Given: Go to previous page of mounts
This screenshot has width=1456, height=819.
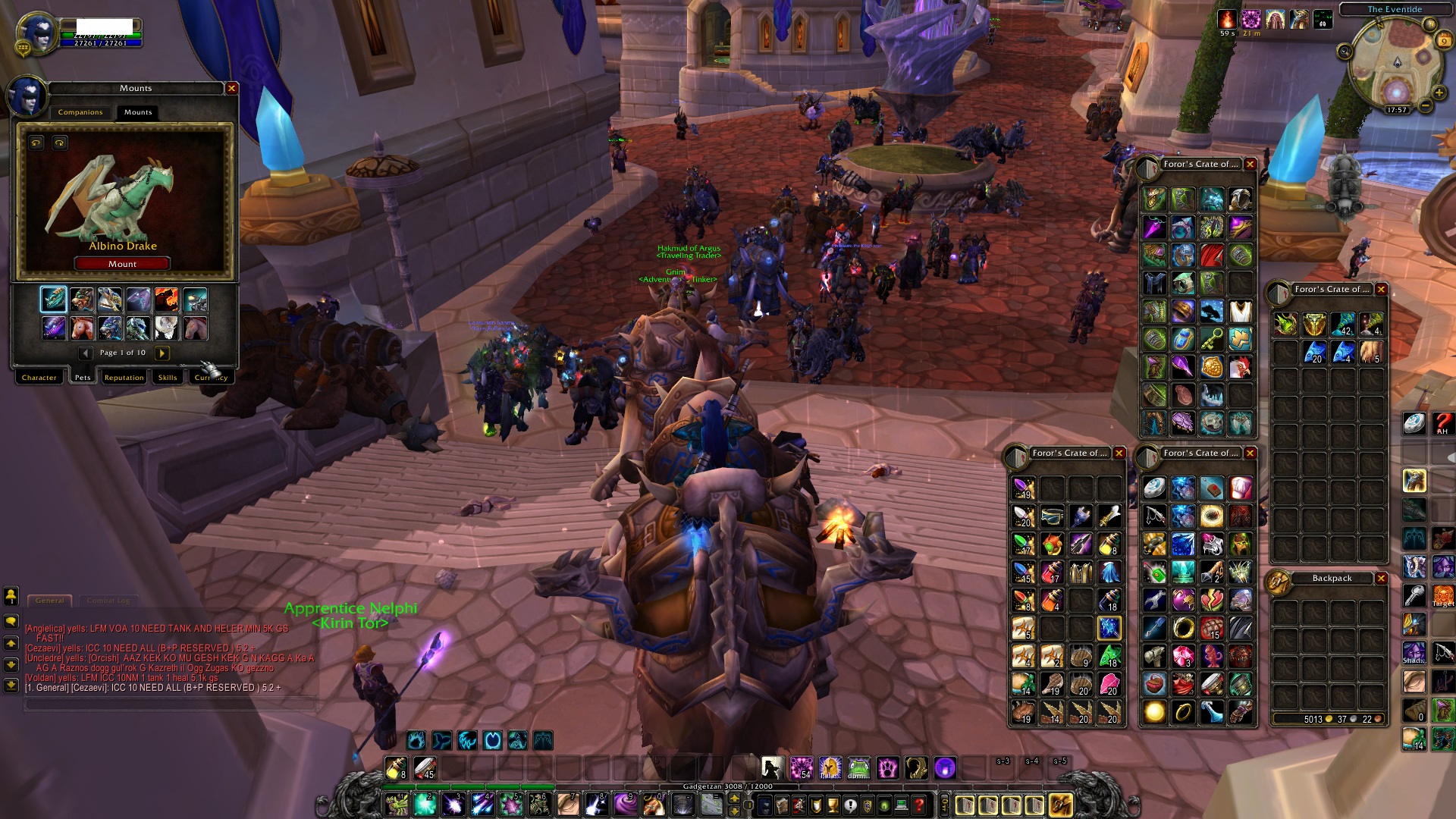Looking at the screenshot, I should [86, 353].
